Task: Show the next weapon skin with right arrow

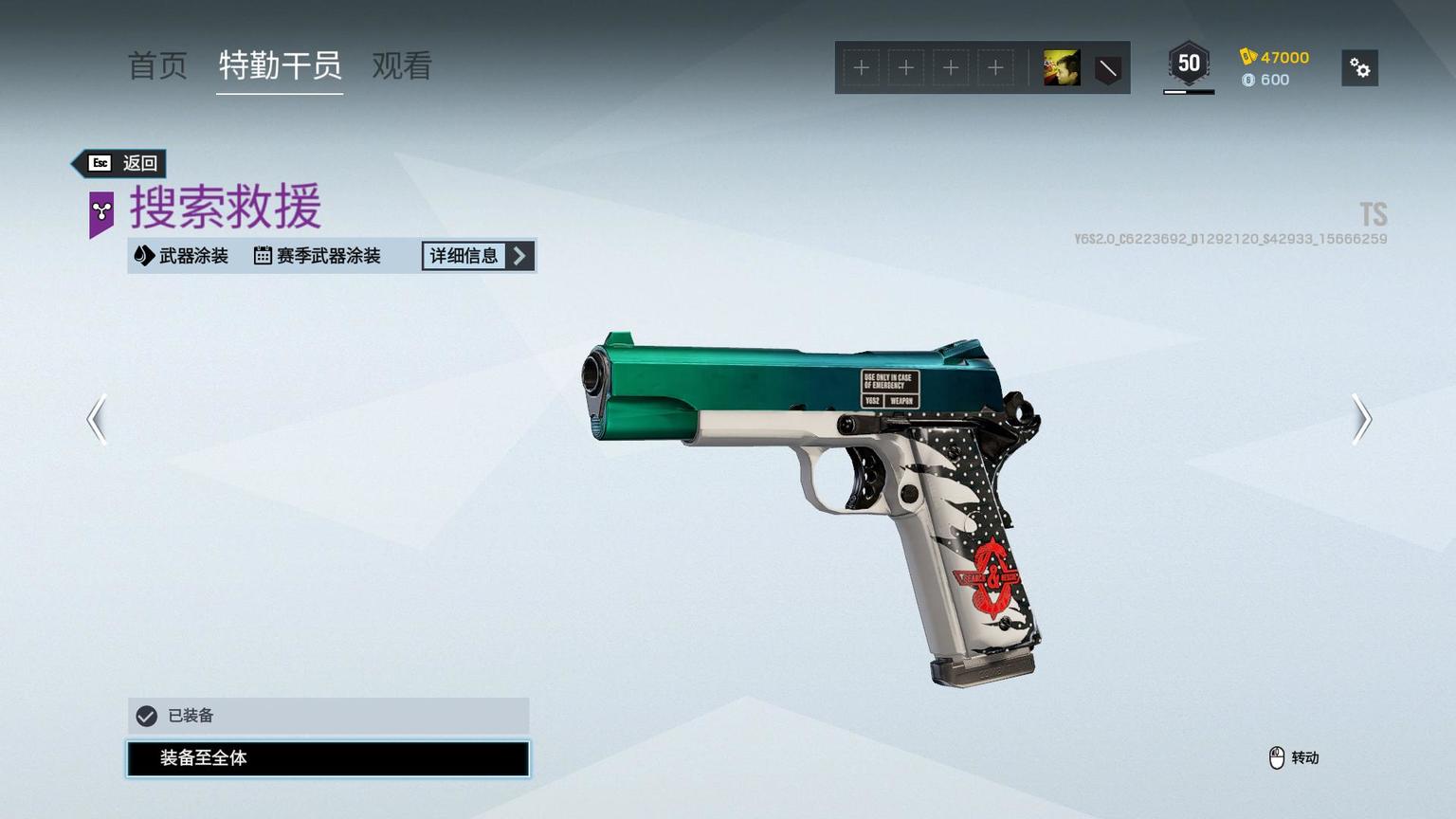Action: point(1361,419)
